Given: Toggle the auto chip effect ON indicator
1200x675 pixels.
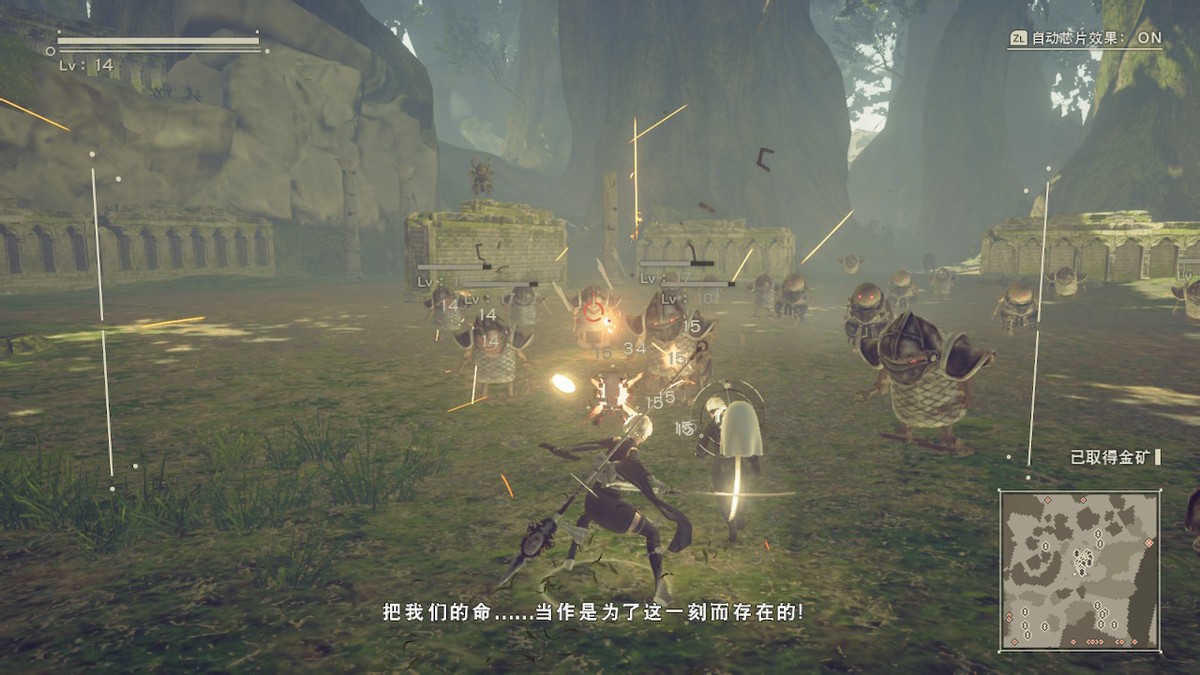Looking at the screenshot, I should [x=1085, y=39].
